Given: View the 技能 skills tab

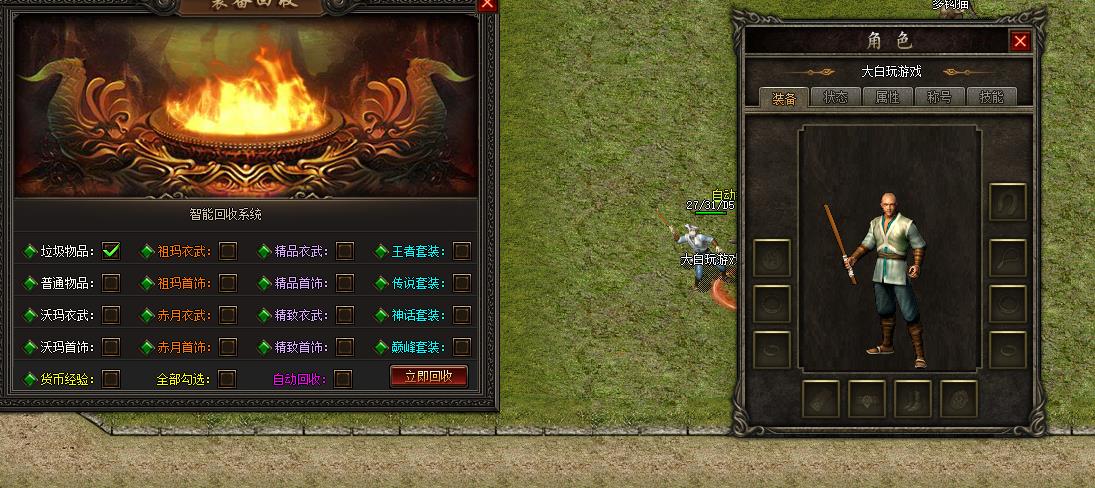Looking at the screenshot, I should (992, 97).
